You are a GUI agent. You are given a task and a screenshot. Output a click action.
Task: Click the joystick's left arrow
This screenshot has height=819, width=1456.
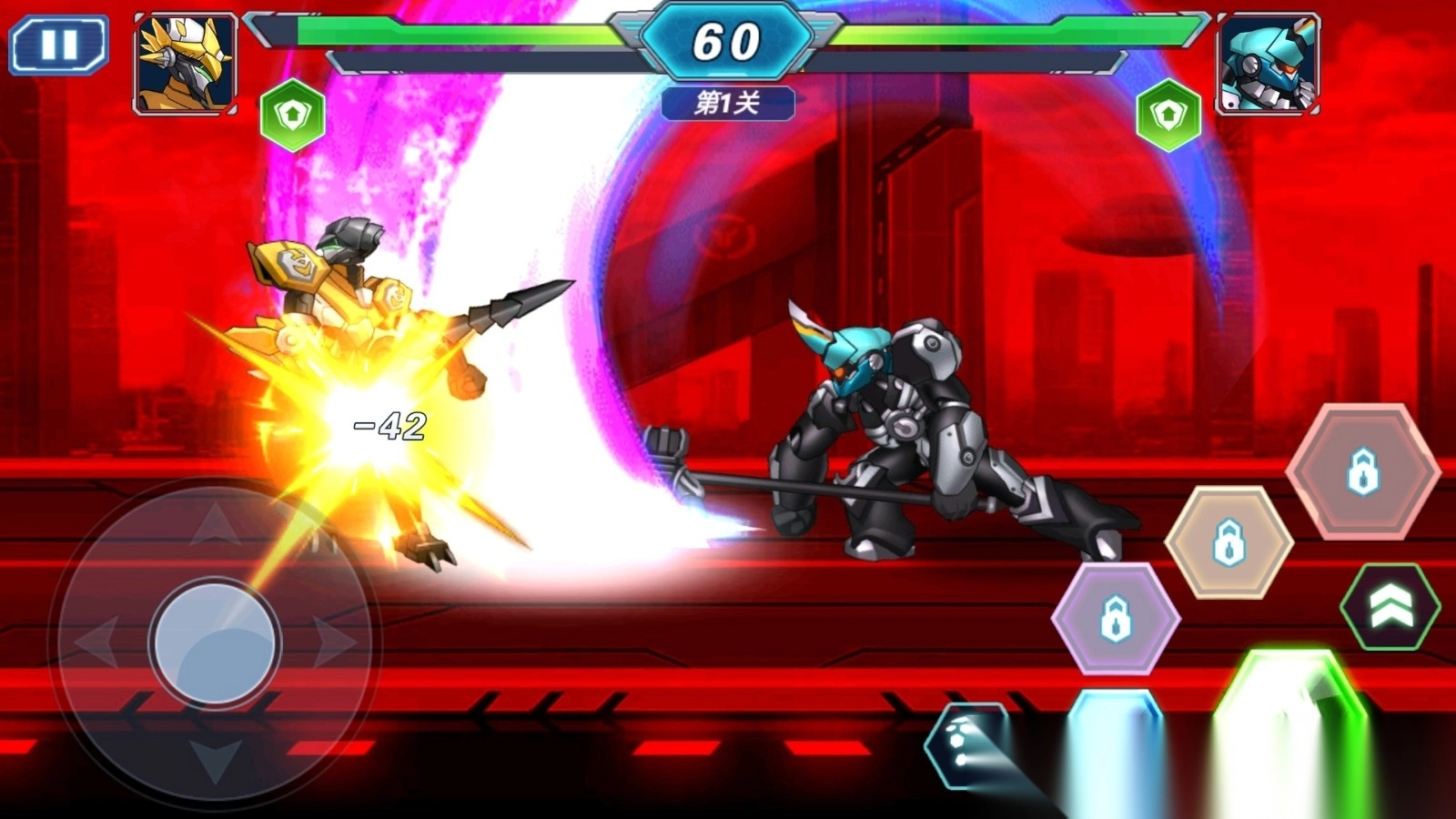[96, 642]
